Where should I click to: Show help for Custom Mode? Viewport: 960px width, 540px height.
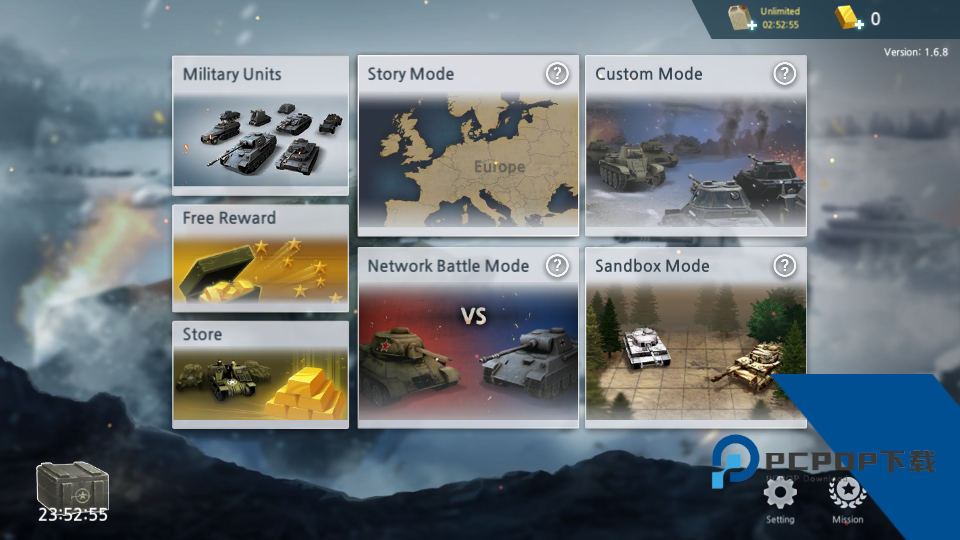[785, 73]
